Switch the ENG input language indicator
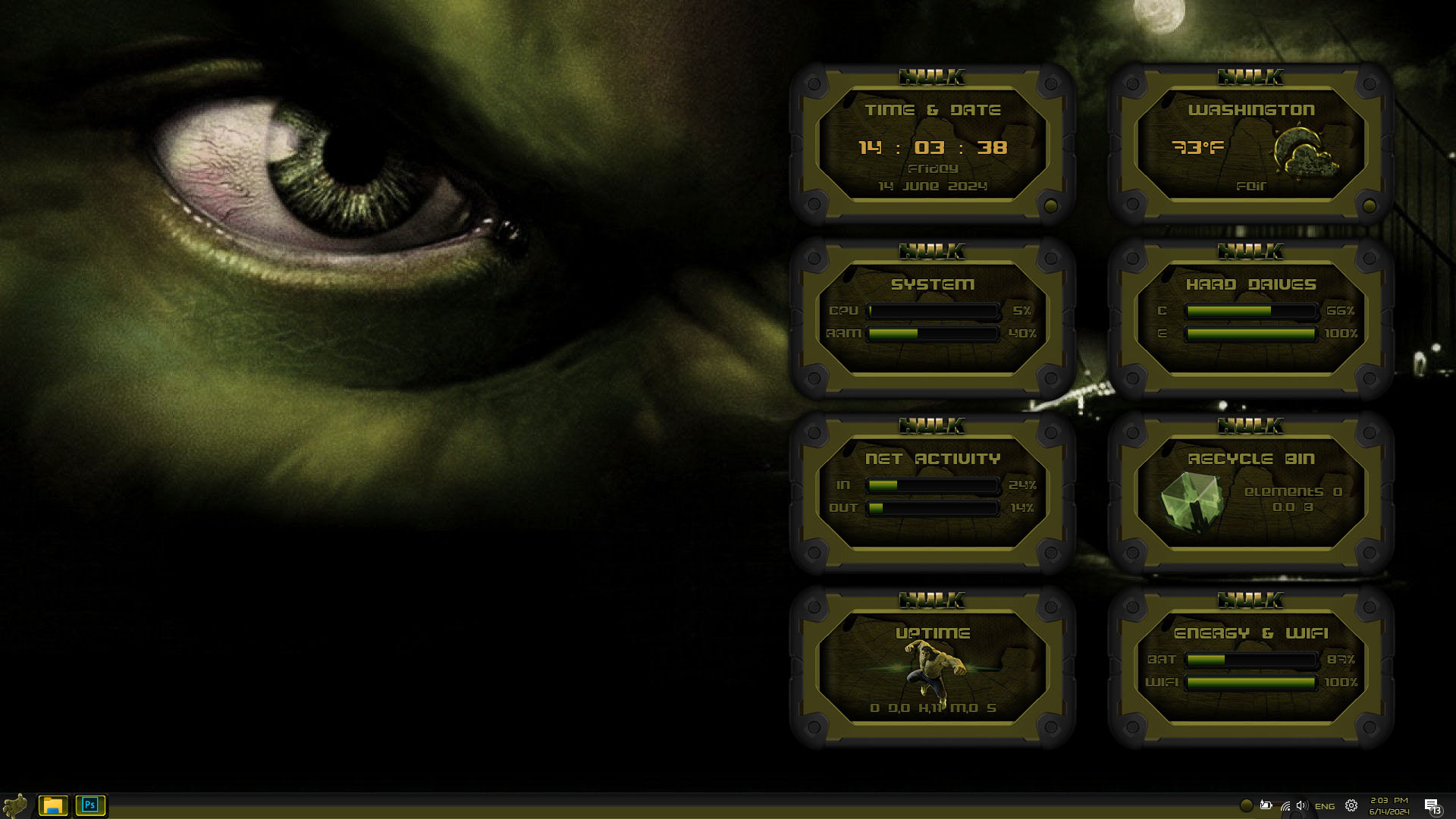Viewport: 1456px width, 819px height. click(1325, 806)
